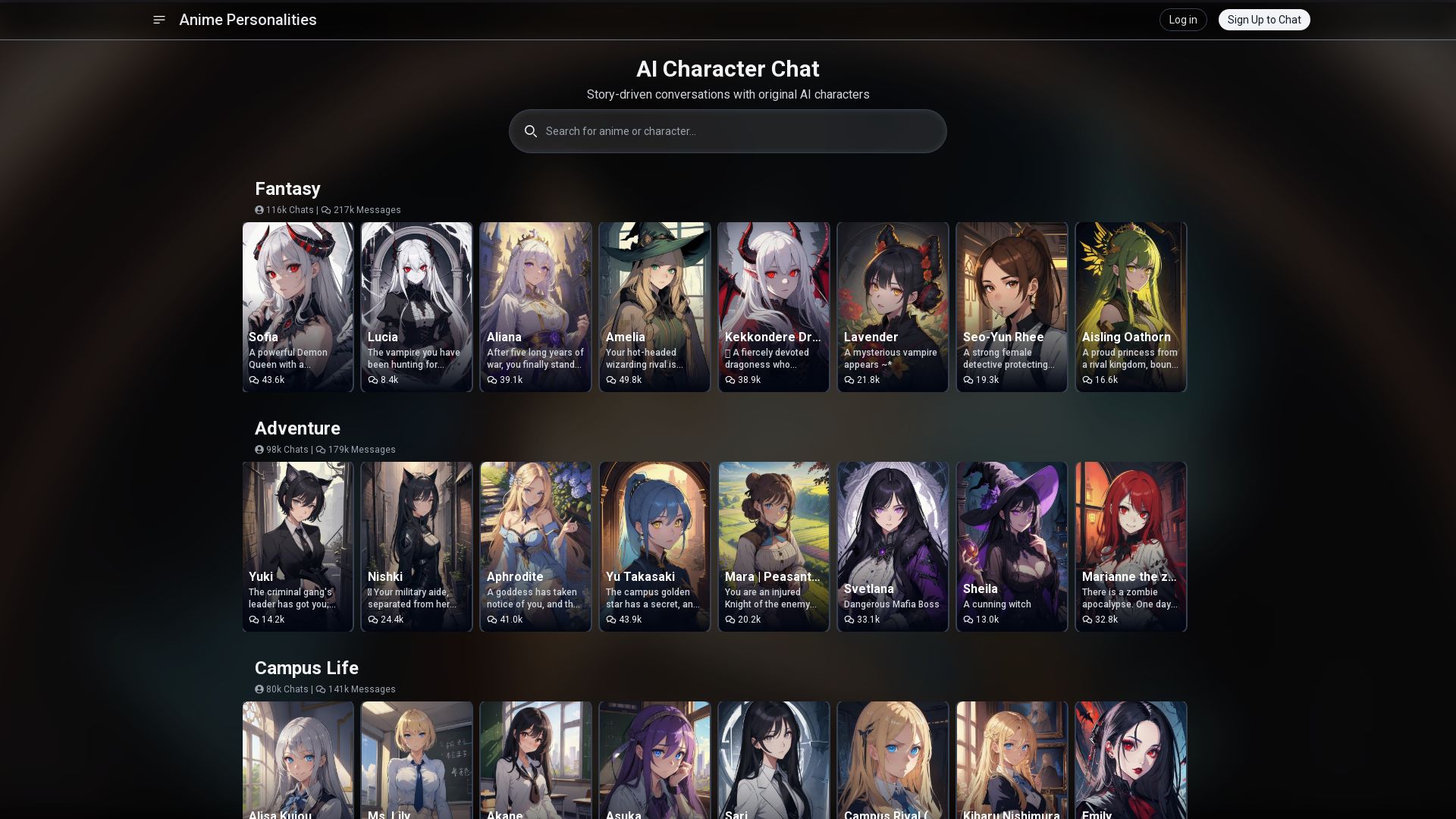1456x819 pixels.
Task: Click the messages bubble icon beside 217k Messages
Action: (x=326, y=210)
